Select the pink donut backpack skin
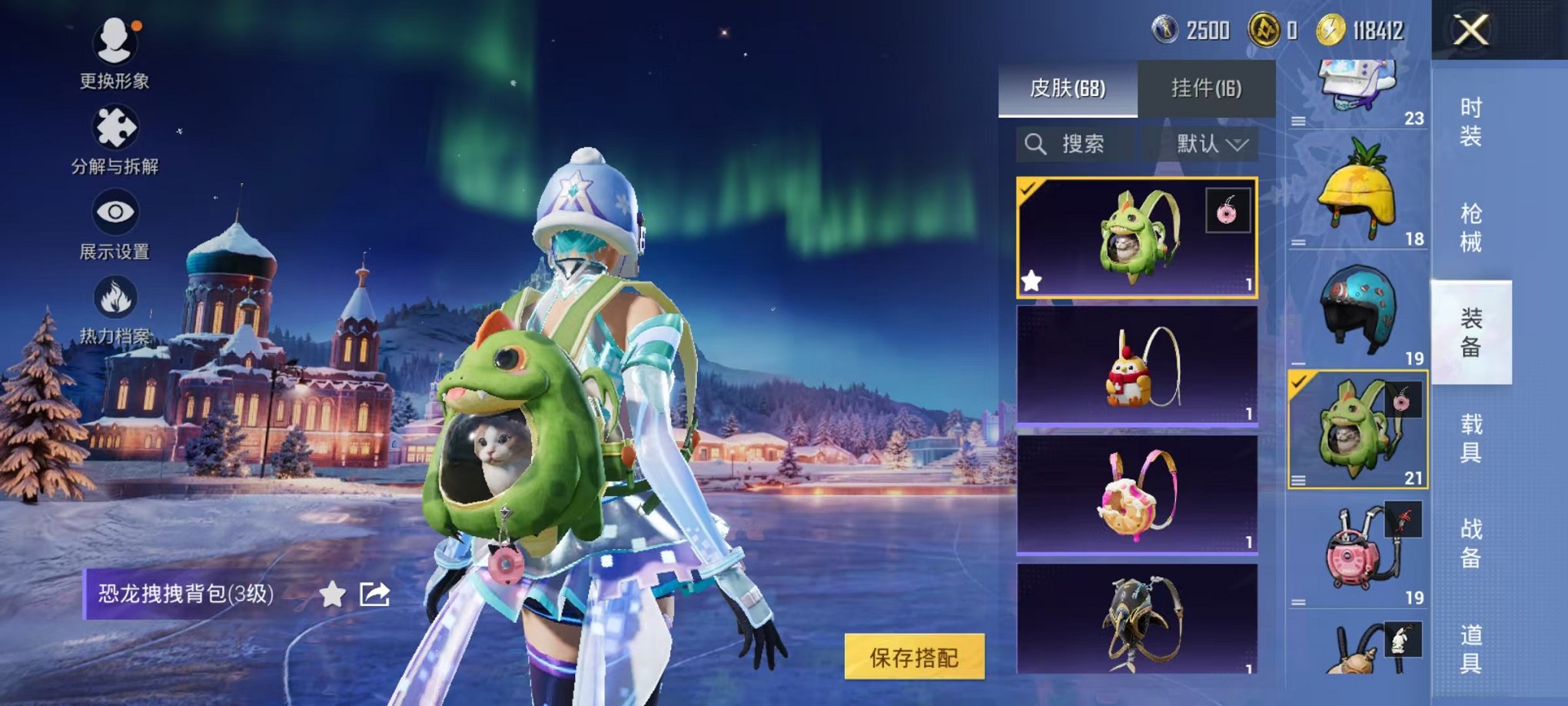The image size is (1568, 706). [1136, 494]
